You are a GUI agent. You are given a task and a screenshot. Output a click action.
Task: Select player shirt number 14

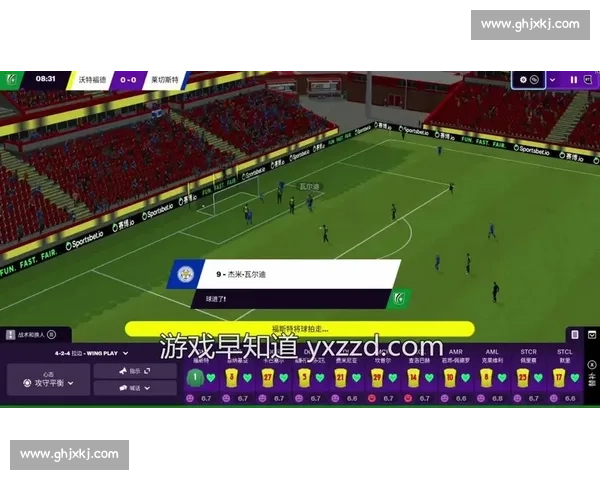point(413,377)
